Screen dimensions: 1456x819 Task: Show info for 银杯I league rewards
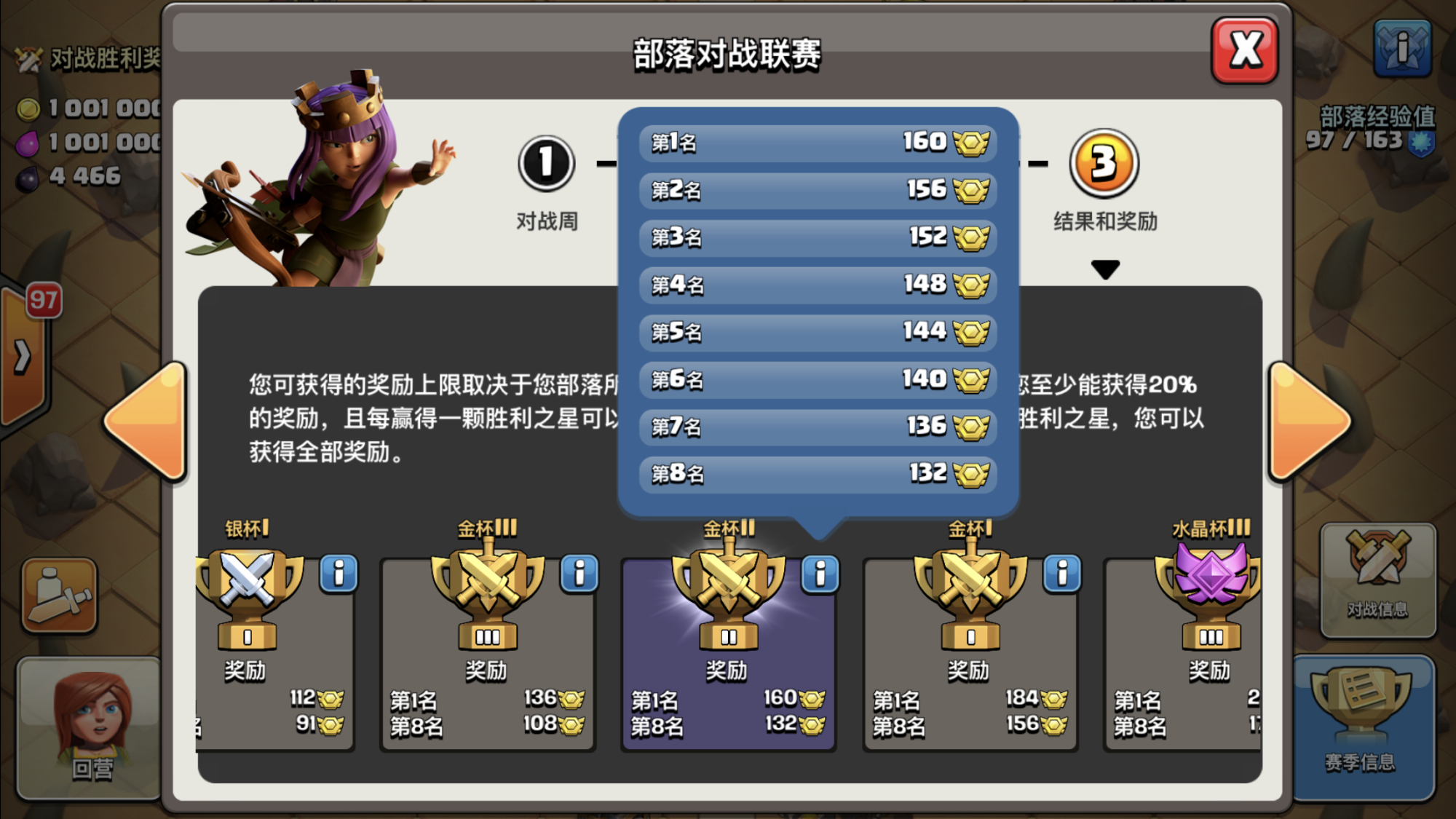point(339,574)
